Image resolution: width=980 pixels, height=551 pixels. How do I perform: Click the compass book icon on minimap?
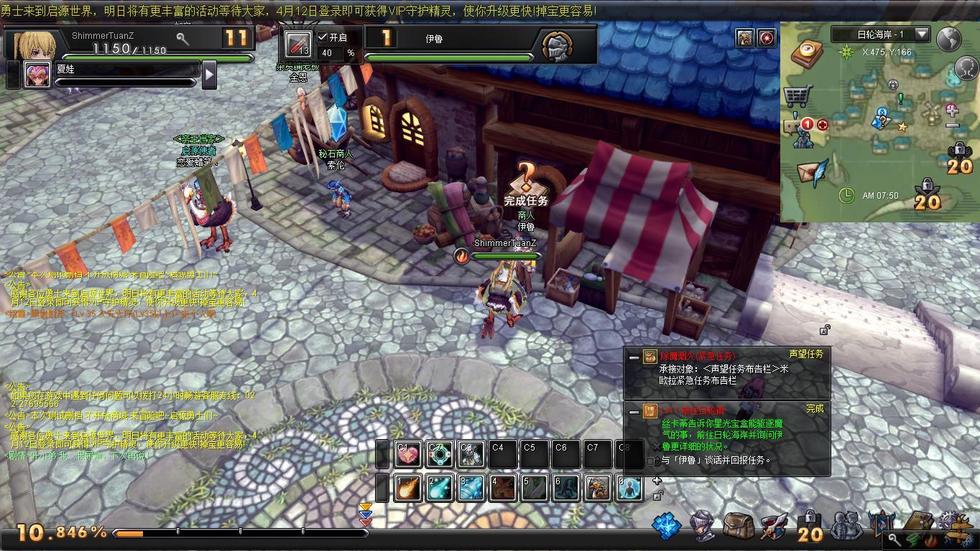tap(805, 53)
